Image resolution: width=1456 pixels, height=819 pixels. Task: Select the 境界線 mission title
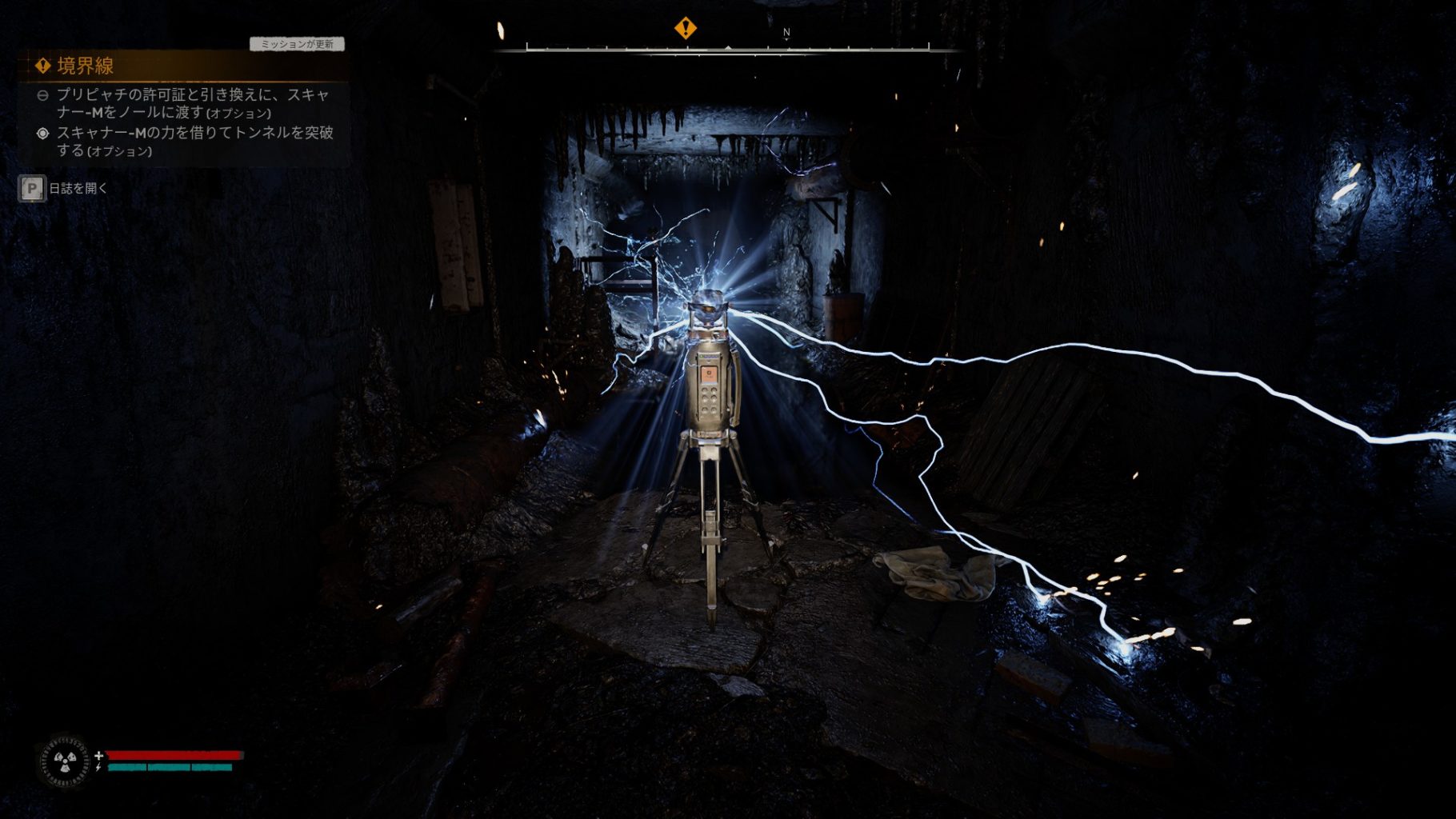pyautogui.click(x=85, y=66)
